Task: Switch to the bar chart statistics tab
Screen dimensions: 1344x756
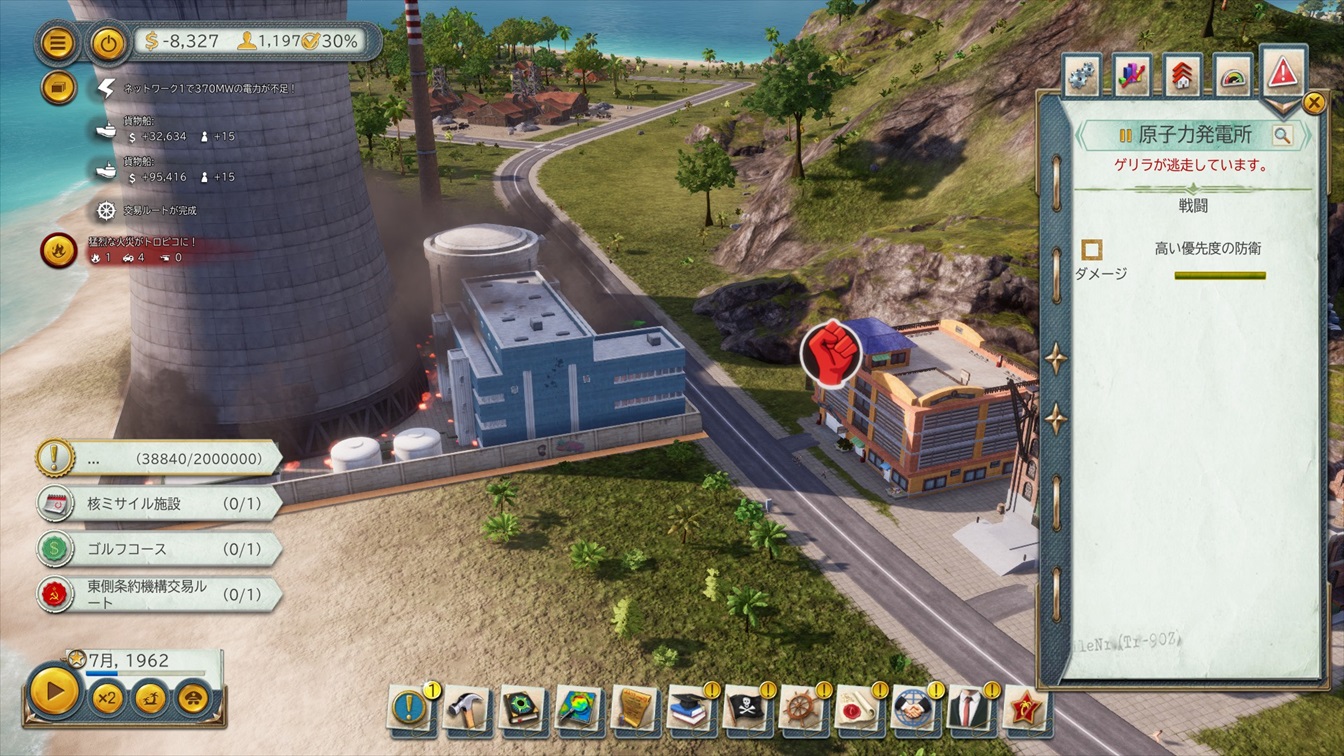Action: tap(1132, 76)
